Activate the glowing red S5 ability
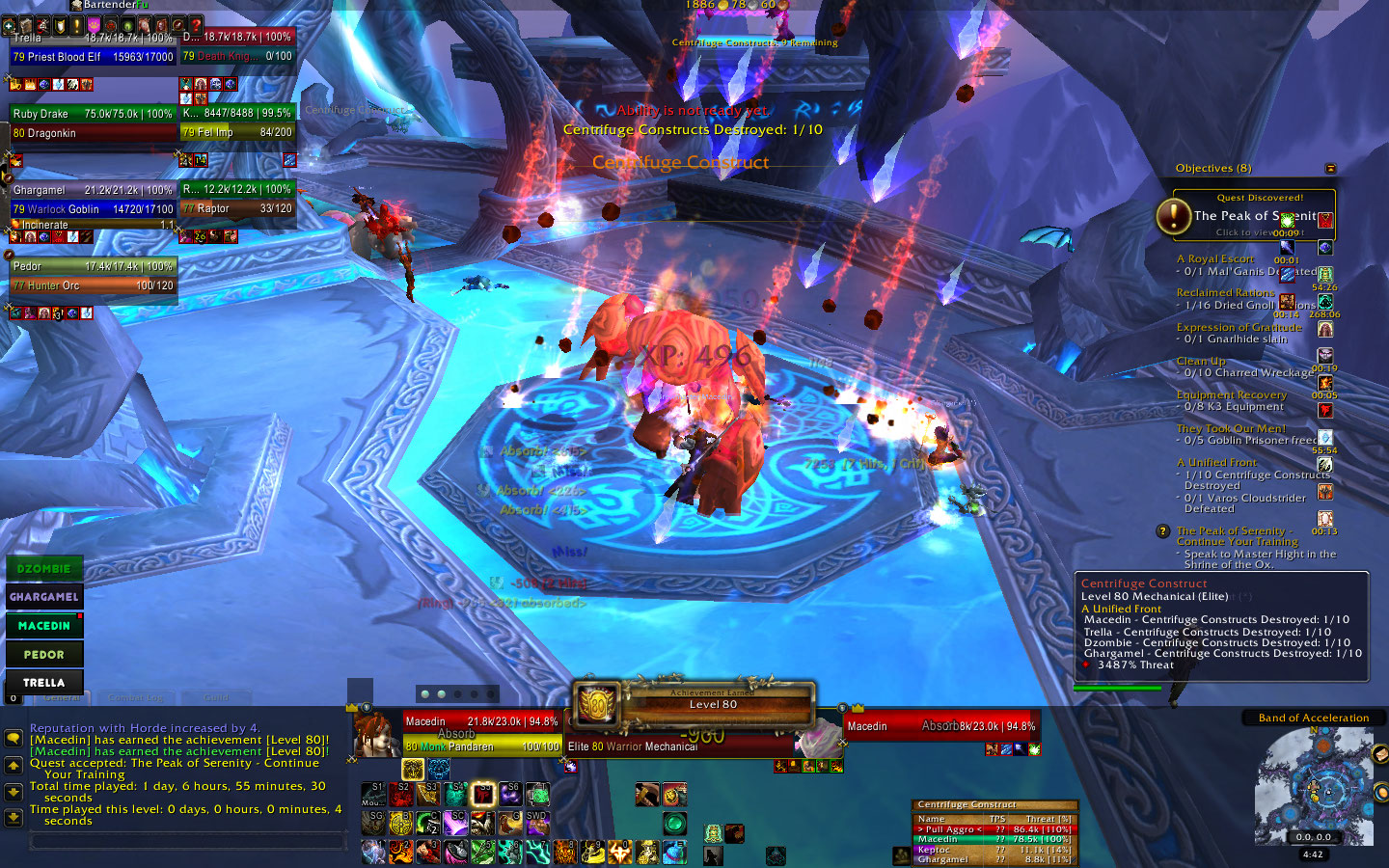 (482, 795)
